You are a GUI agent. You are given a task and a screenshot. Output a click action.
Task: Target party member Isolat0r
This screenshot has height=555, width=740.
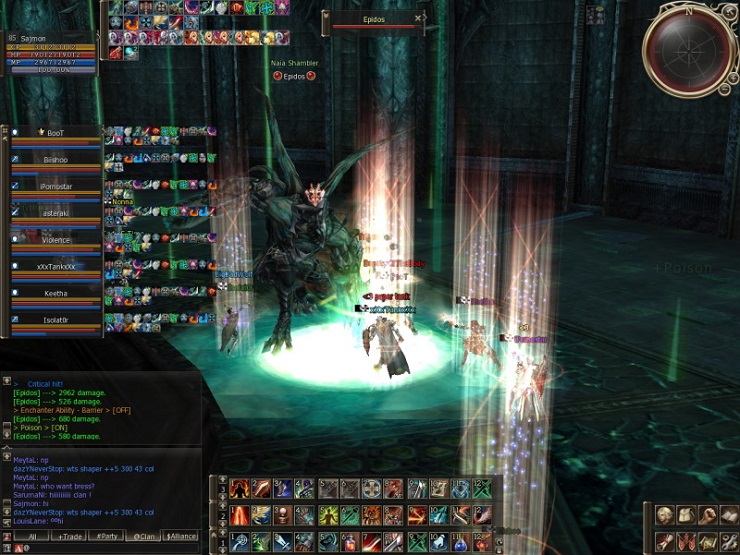(55, 320)
